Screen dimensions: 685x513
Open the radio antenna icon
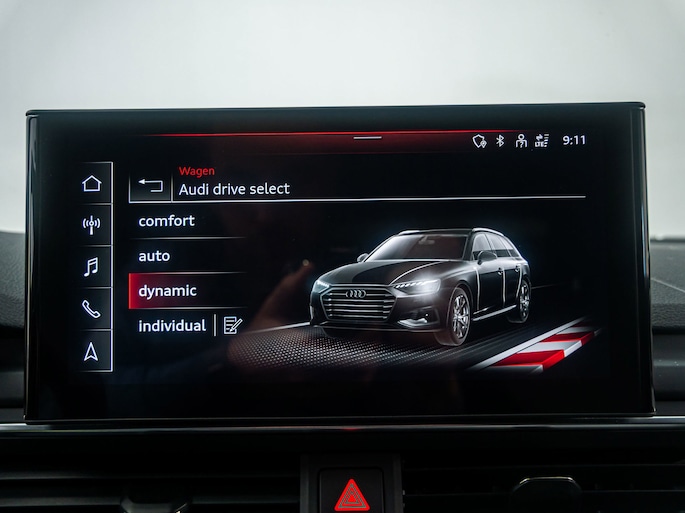pos(92,224)
